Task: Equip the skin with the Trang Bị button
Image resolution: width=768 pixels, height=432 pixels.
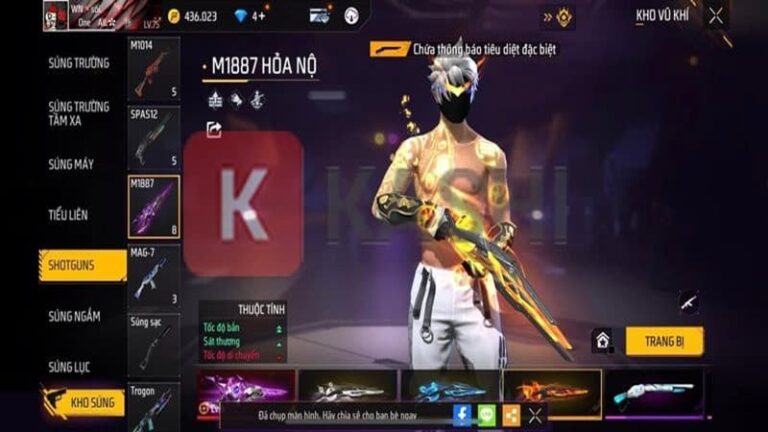Action: [x=664, y=341]
